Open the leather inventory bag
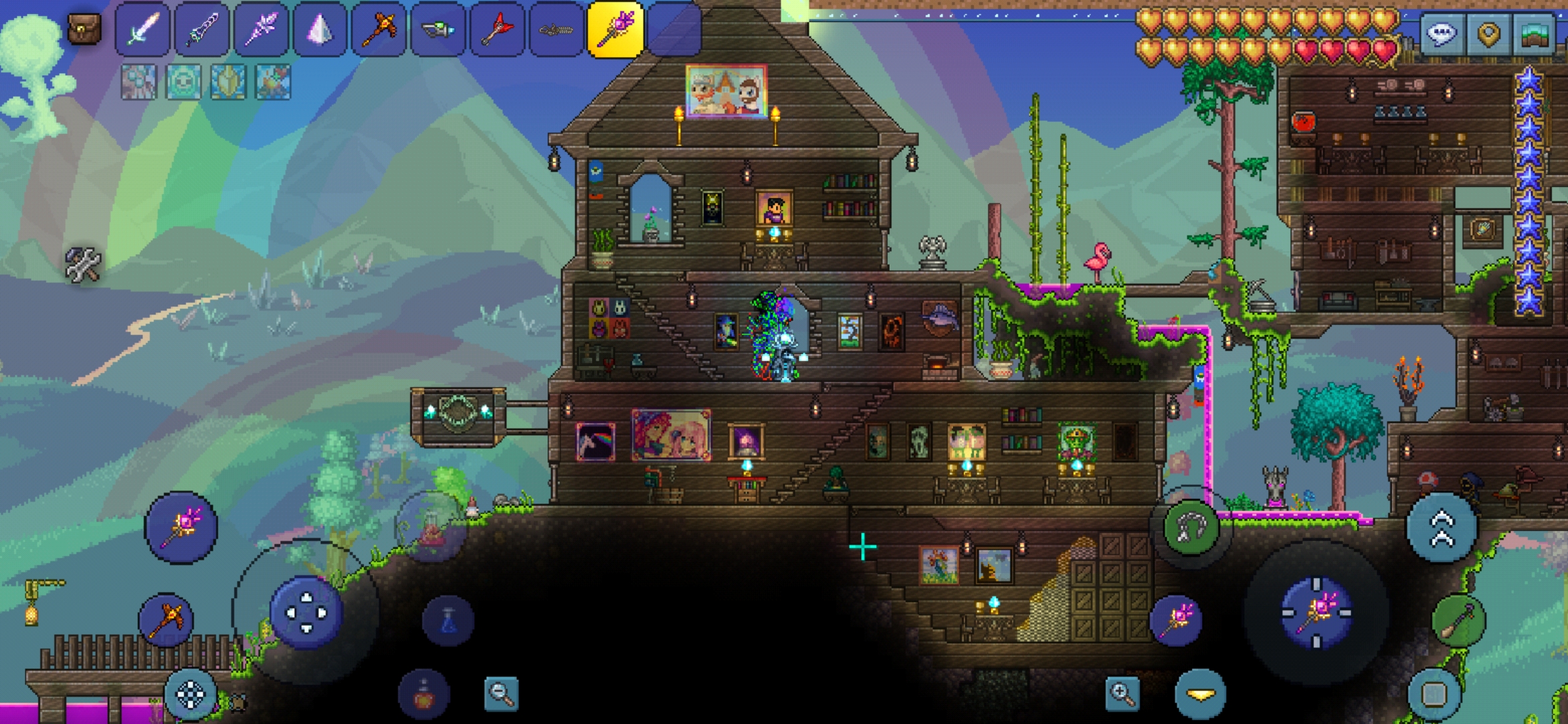 click(84, 29)
